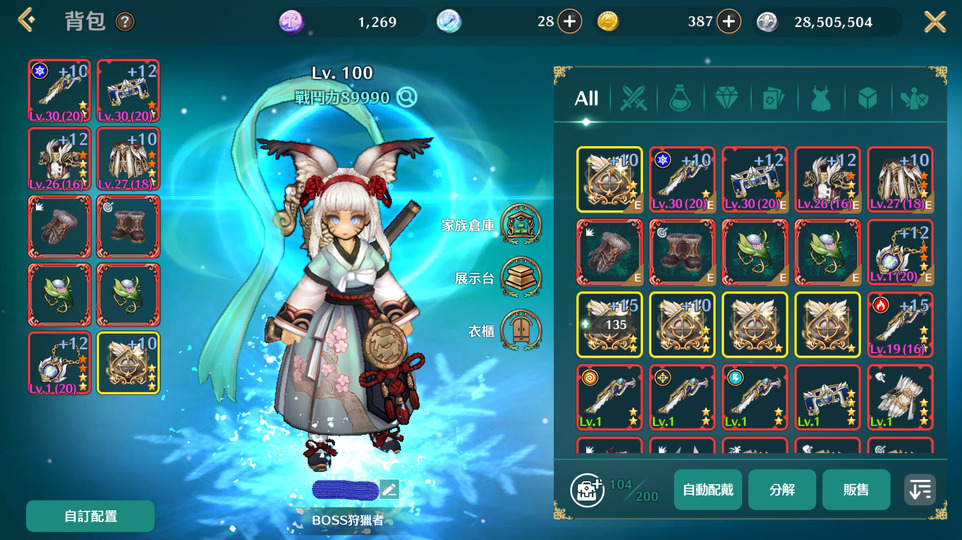Open the 展示台 display stand

(520, 277)
